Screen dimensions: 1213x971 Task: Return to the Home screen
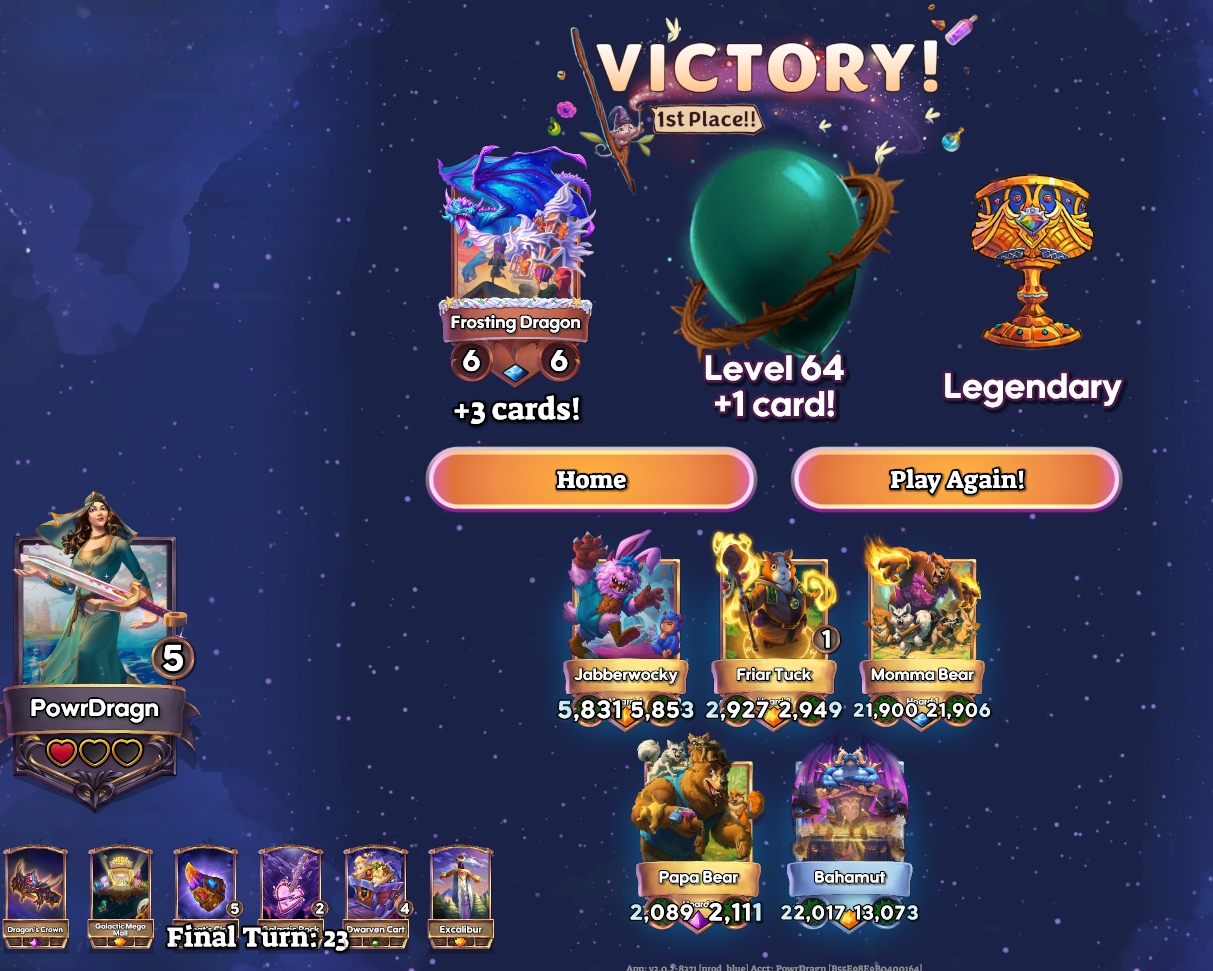pos(591,480)
